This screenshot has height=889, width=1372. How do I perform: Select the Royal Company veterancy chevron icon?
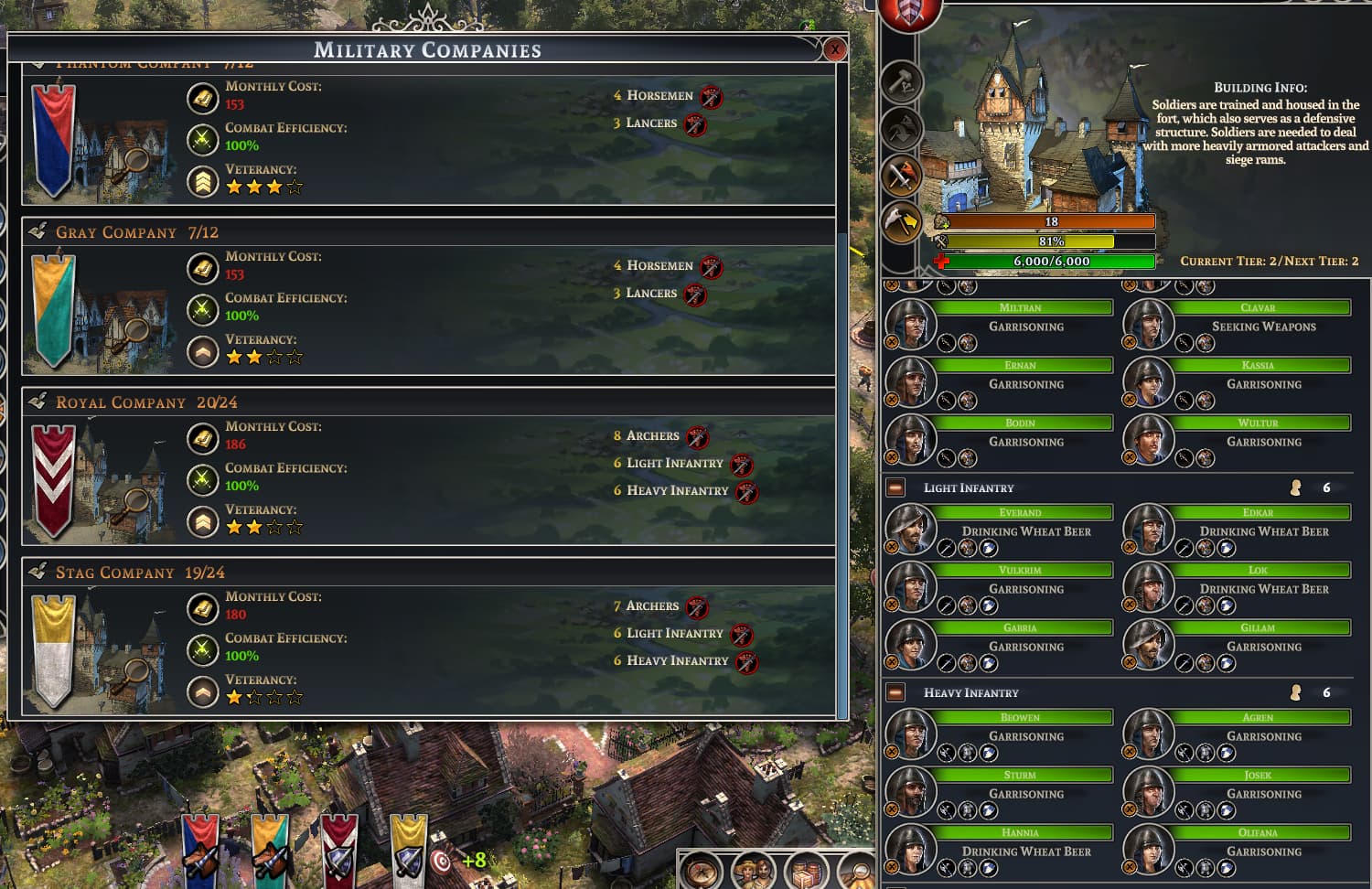point(202,521)
